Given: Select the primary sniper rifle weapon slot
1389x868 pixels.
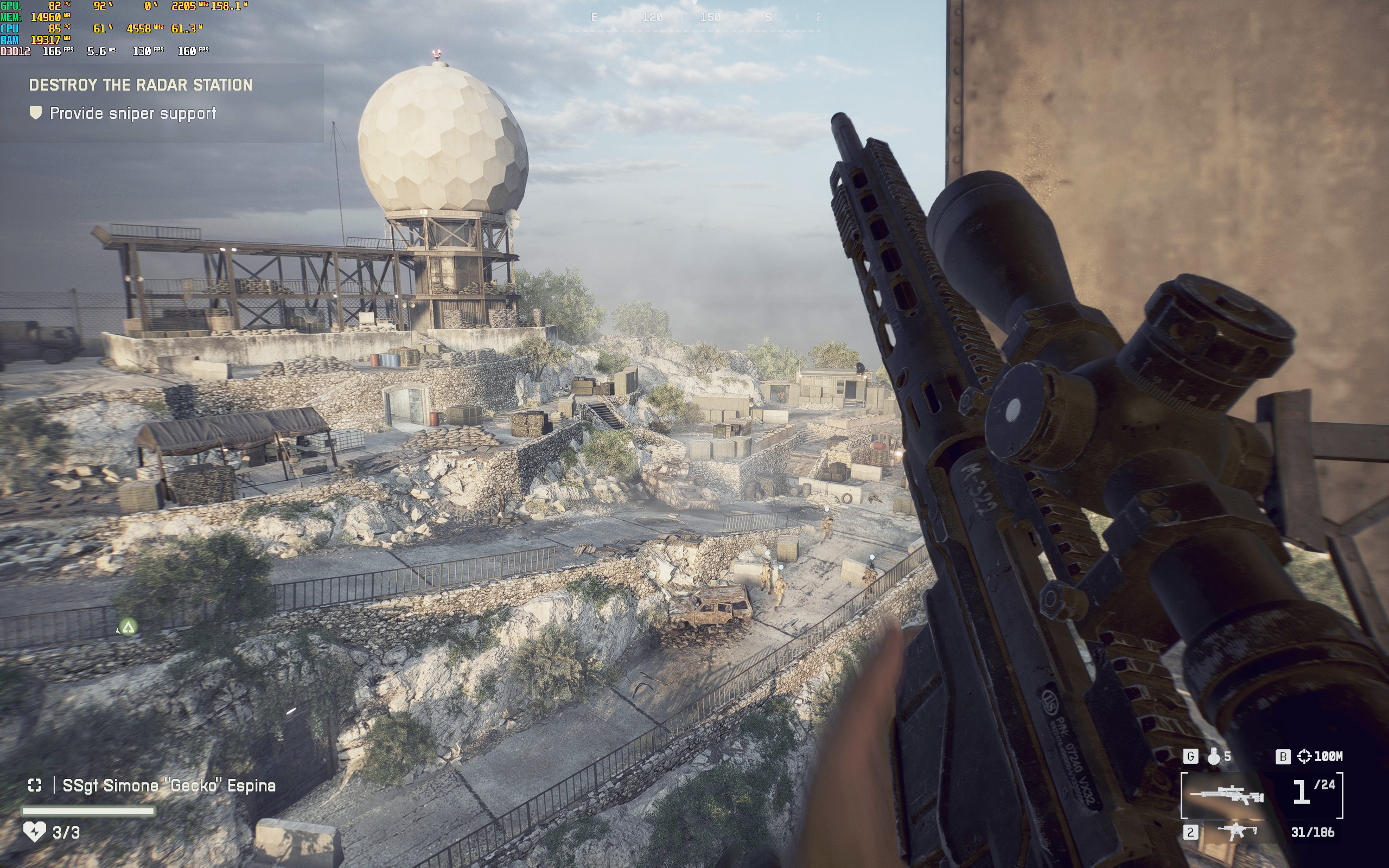Looking at the screenshot, I should 1226,795.
